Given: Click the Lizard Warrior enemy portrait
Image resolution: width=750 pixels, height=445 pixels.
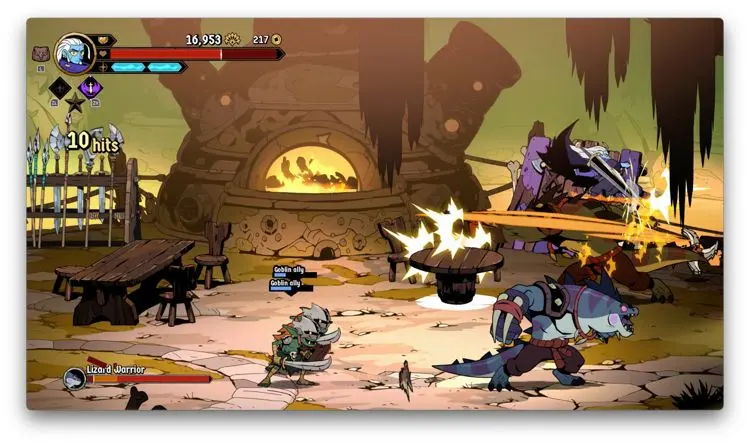Looking at the screenshot, I should coord(74,378).
